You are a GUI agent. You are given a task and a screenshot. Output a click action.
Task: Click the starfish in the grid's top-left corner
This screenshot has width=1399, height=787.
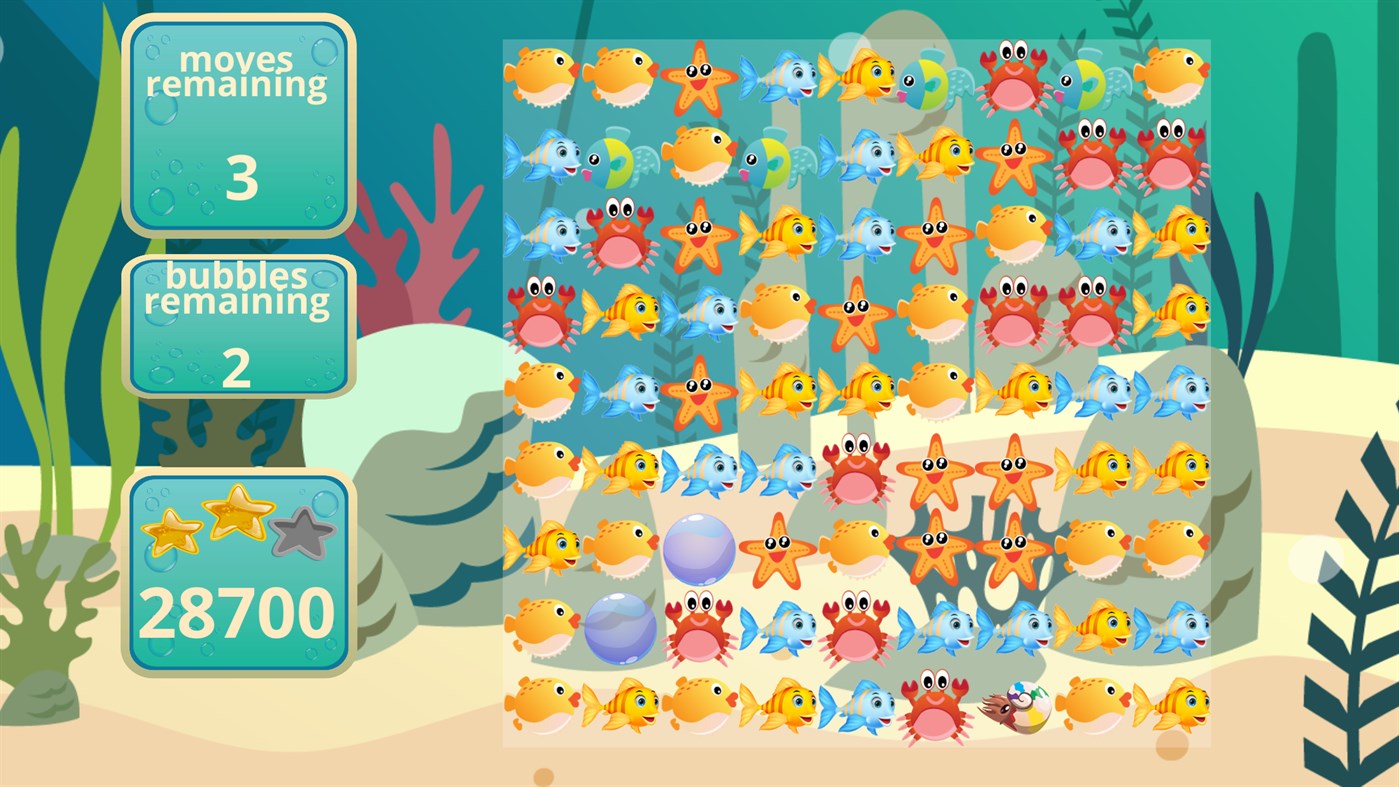[697, 80]
